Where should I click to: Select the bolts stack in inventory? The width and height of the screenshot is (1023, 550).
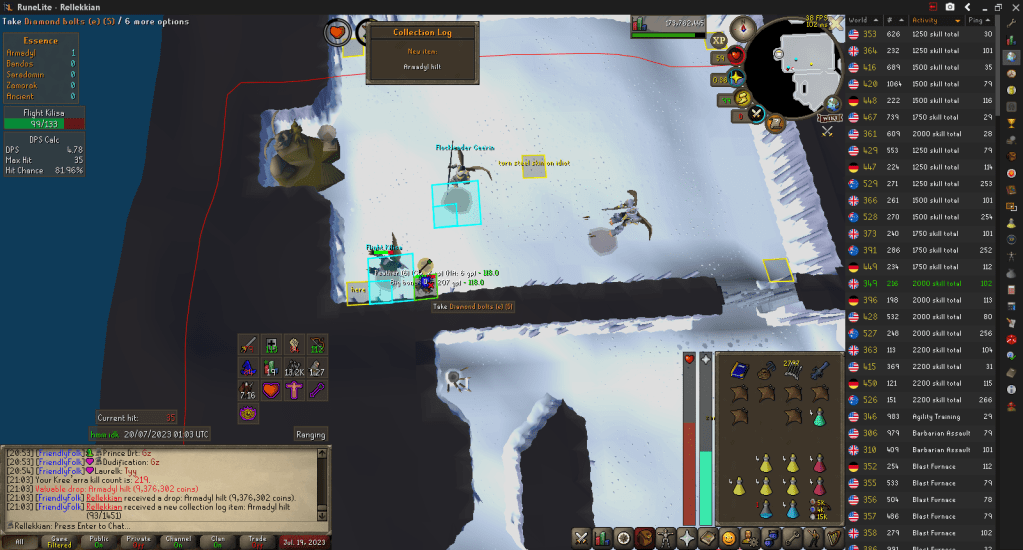[792, 370]
